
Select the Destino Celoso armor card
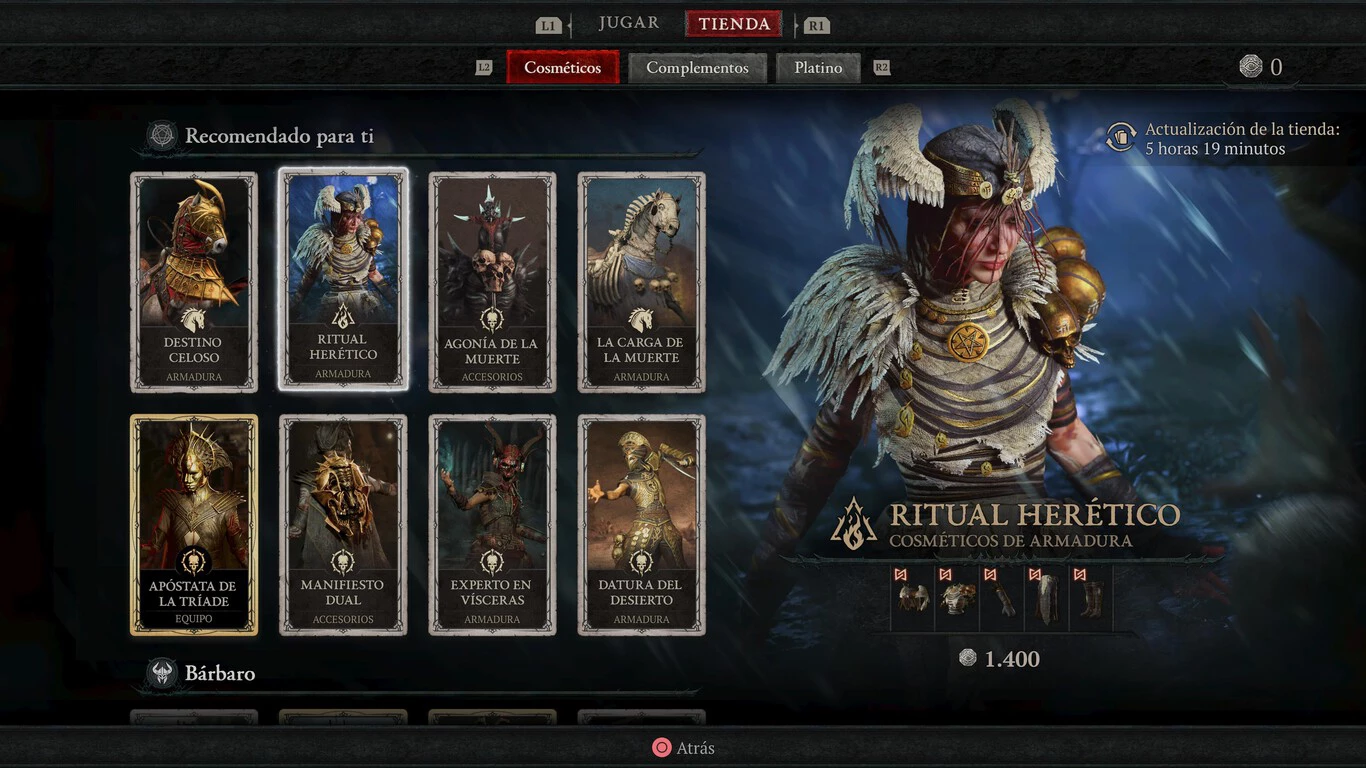click(x=194, y=282)
